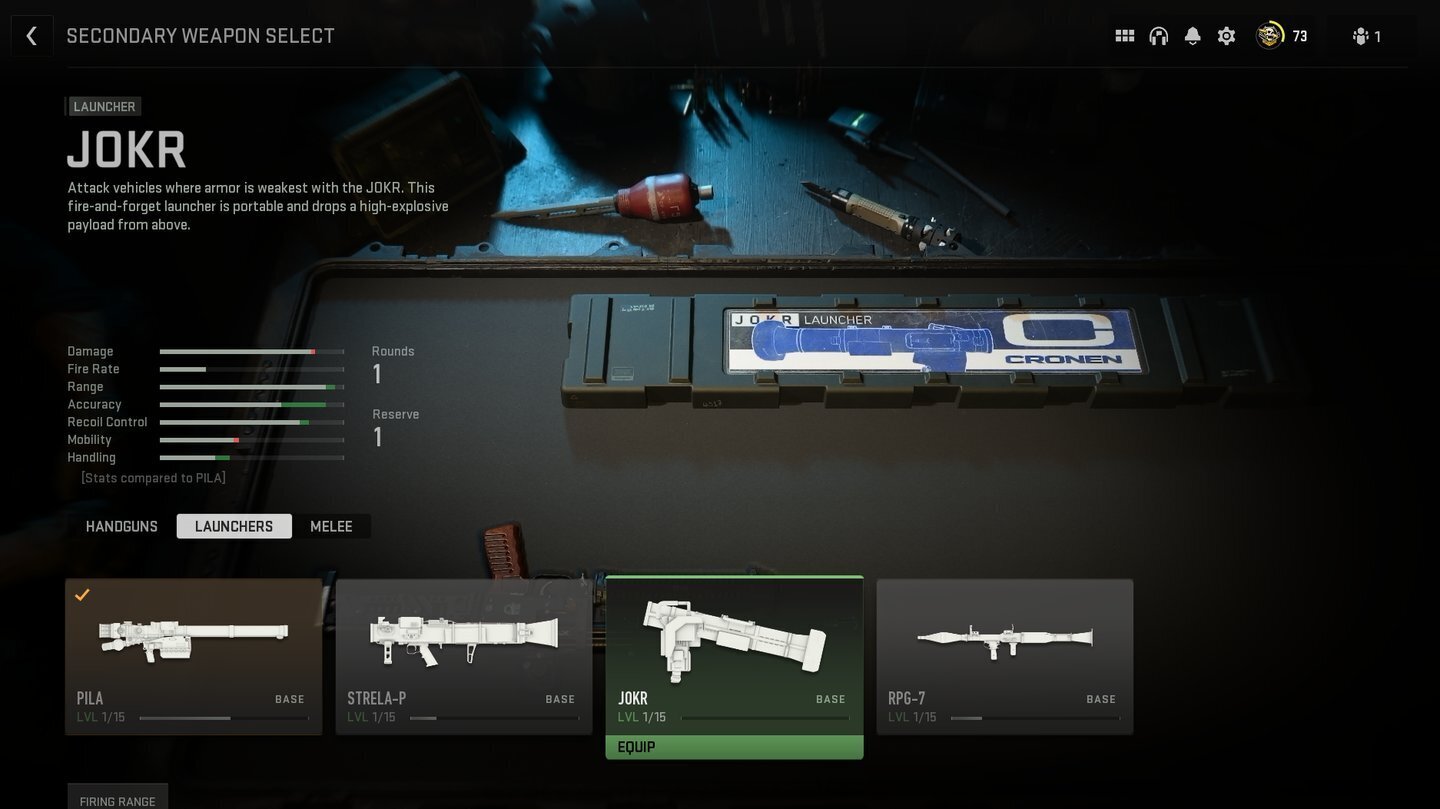
Task: Select the RPG-7 launcher
Action: click(x=1005, y=645)
